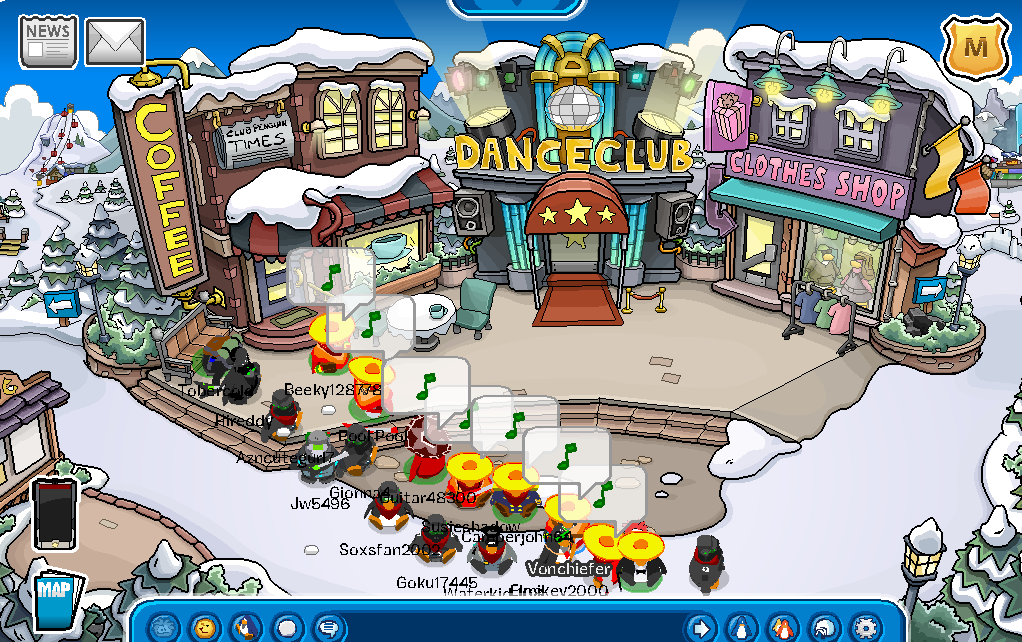Open your penguin player card
The height and width of the screenshot is (642, 1022).
743,627
